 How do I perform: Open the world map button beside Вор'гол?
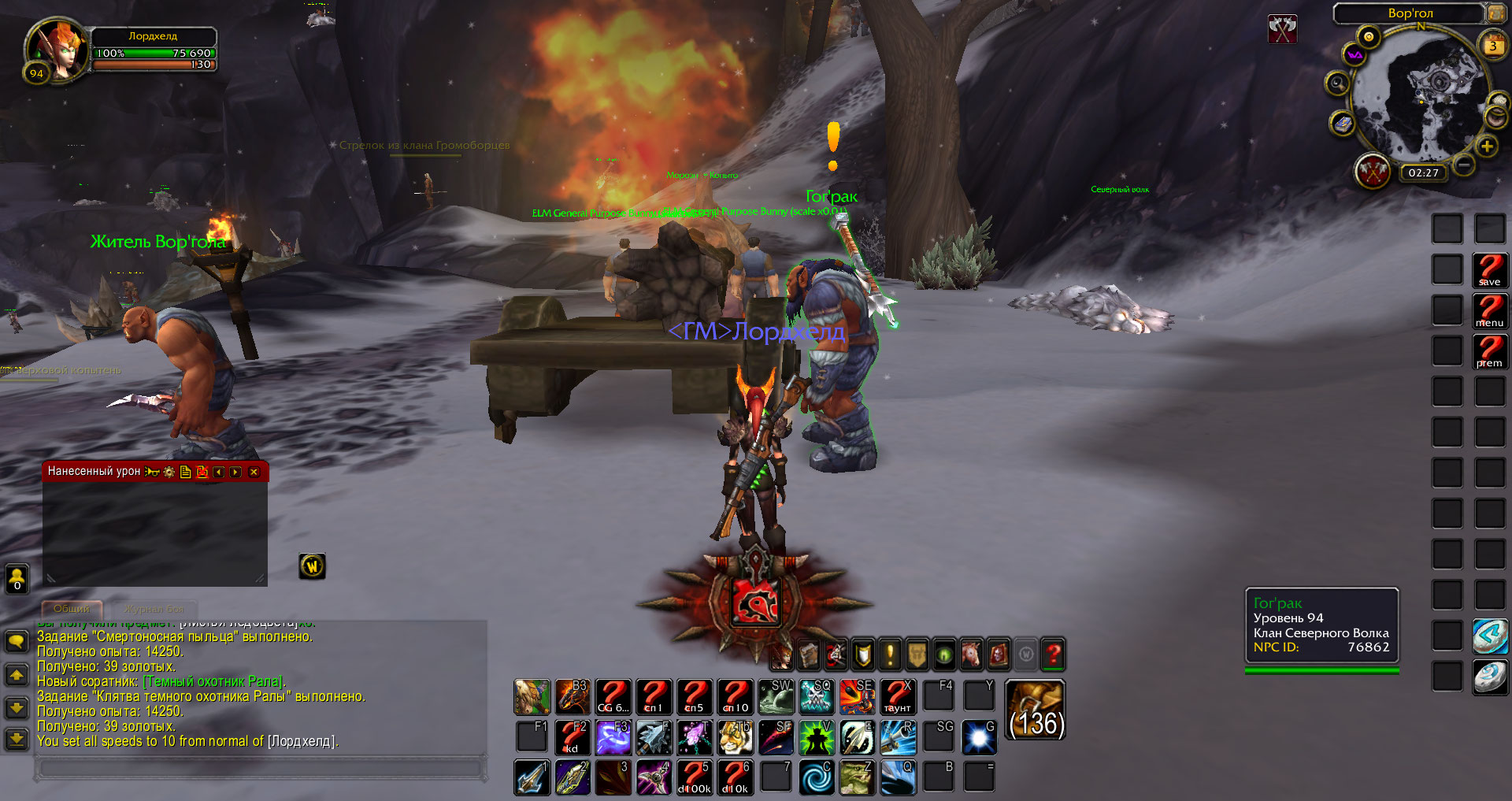click(1495, 13)
